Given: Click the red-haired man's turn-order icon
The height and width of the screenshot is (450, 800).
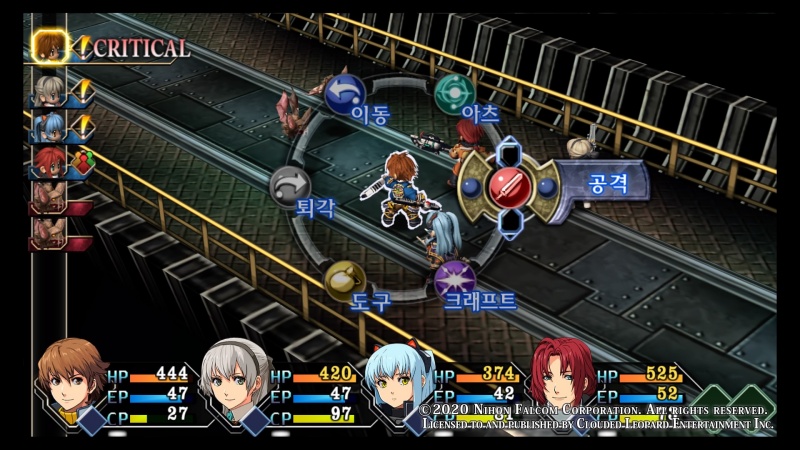Looking at the screenshot, I should tap(50, 162).
